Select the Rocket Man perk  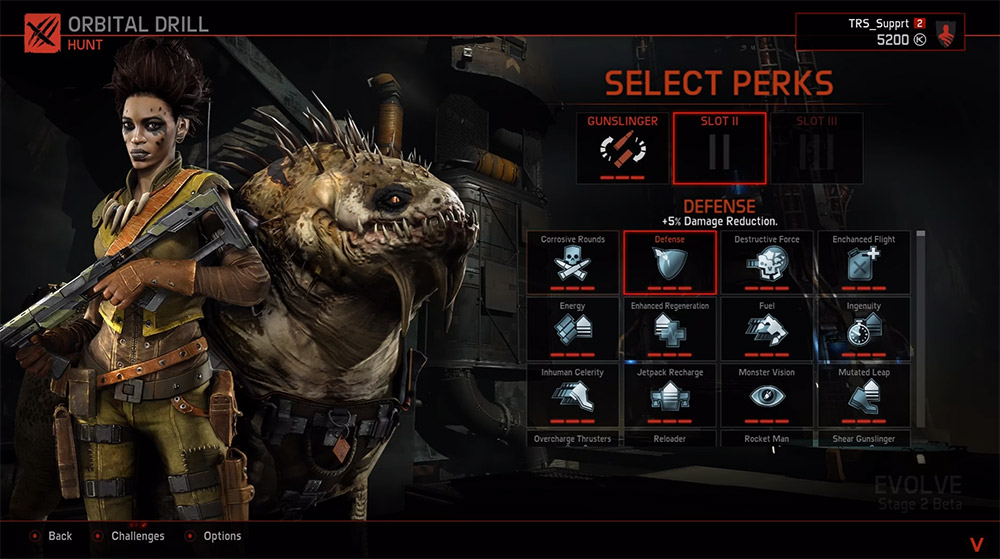pos(767,439)
